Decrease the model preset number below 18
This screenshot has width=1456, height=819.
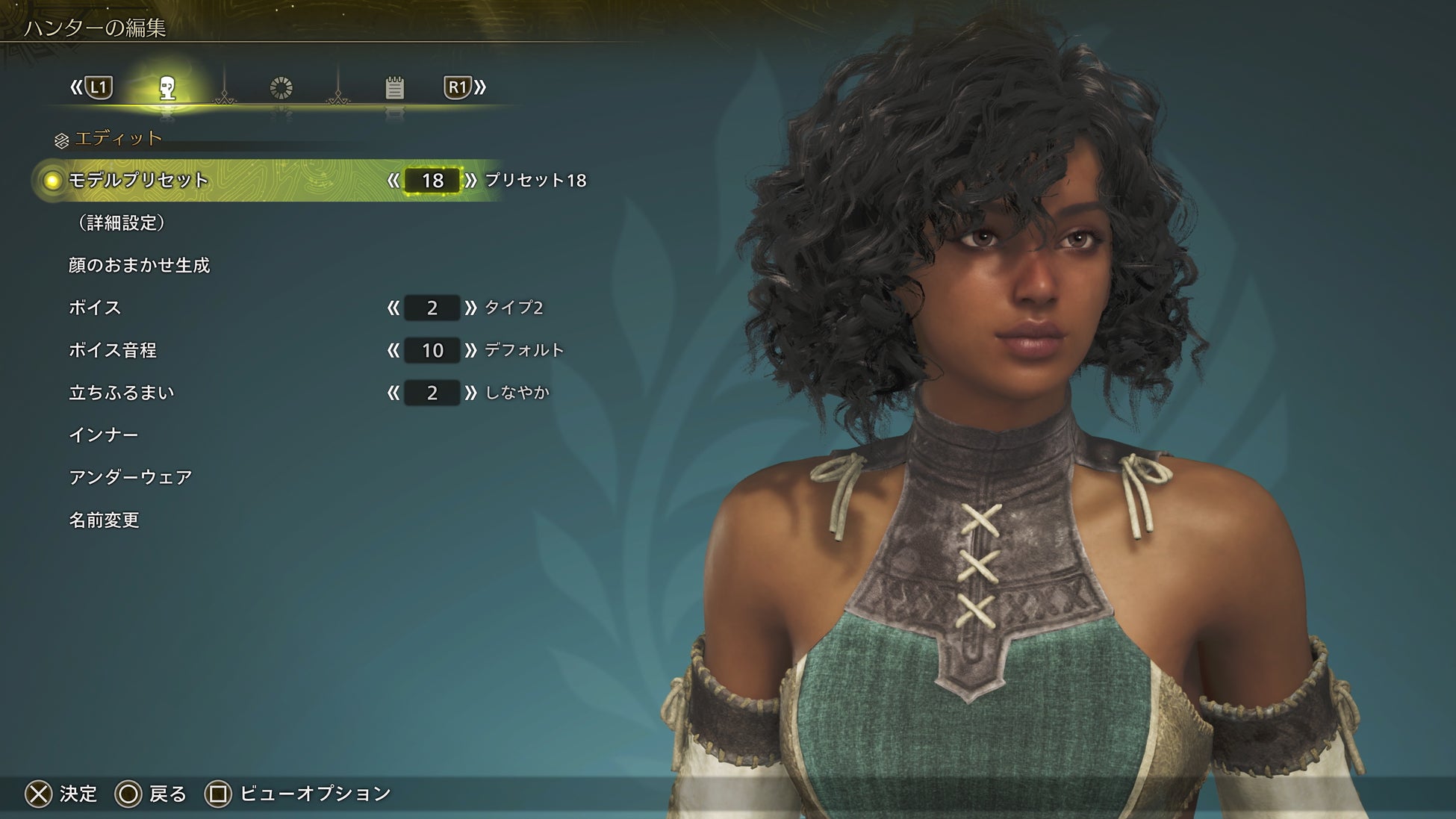(x=393, y=181)
